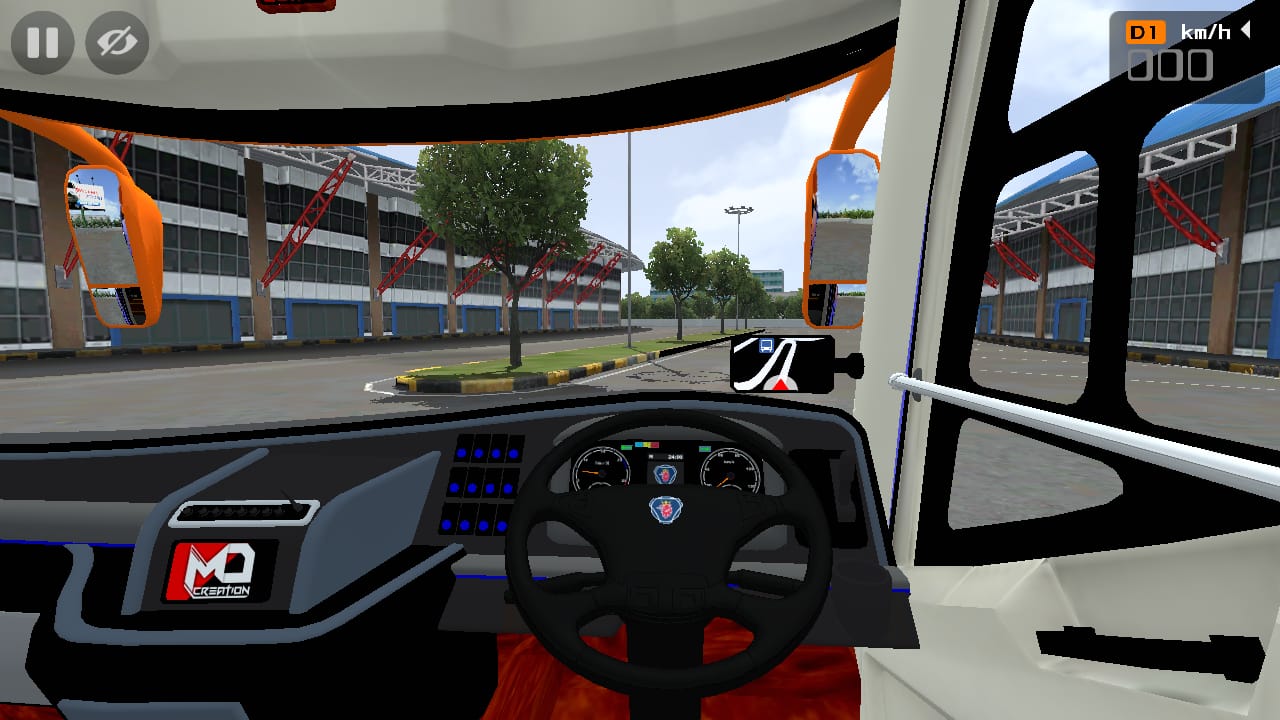
Task: Click the km/h label on the speed display
Action: pyautogui.click(x=1206, y=30)
